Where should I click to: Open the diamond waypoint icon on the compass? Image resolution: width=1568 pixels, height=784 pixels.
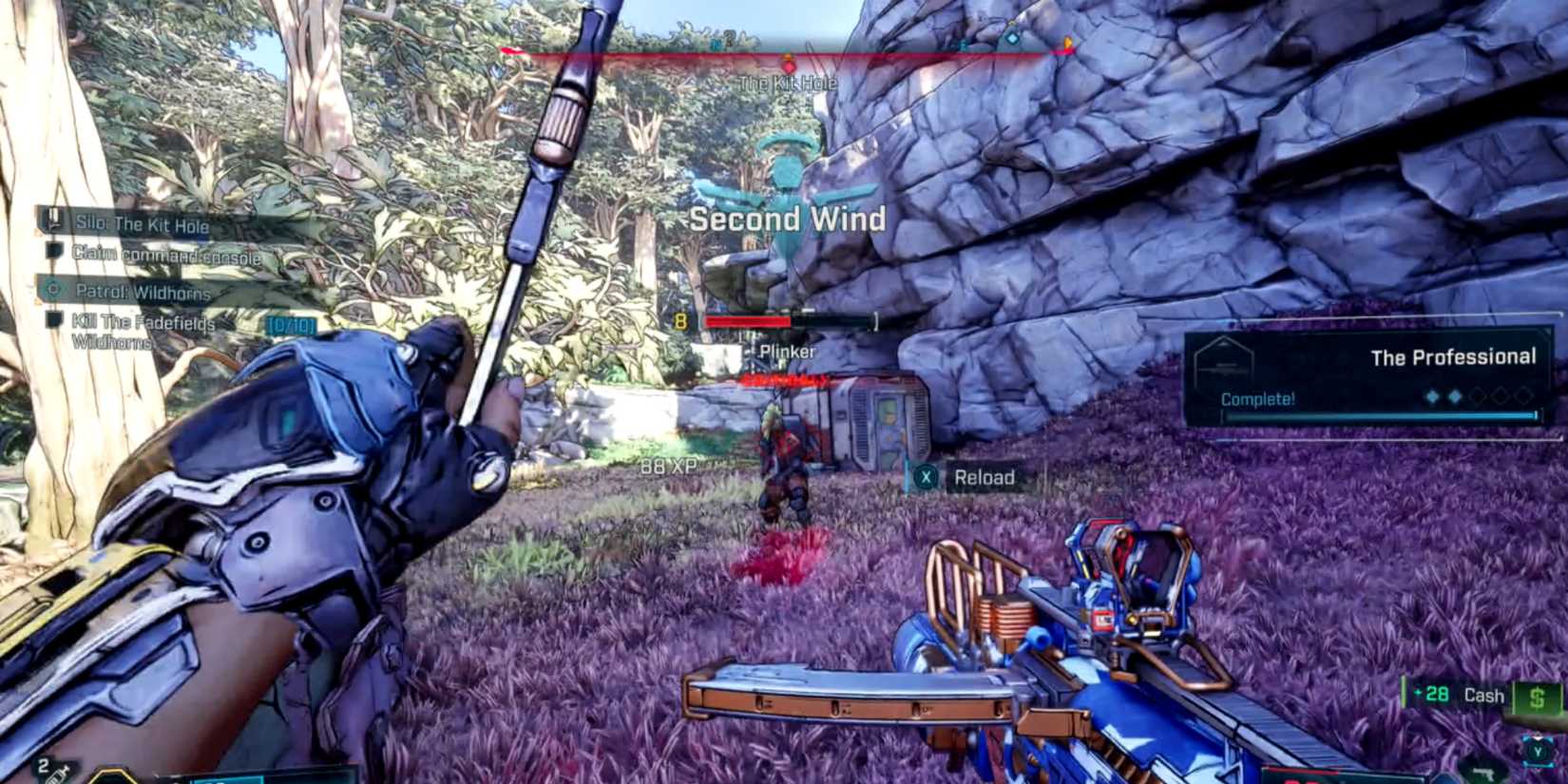(1011, 40)
